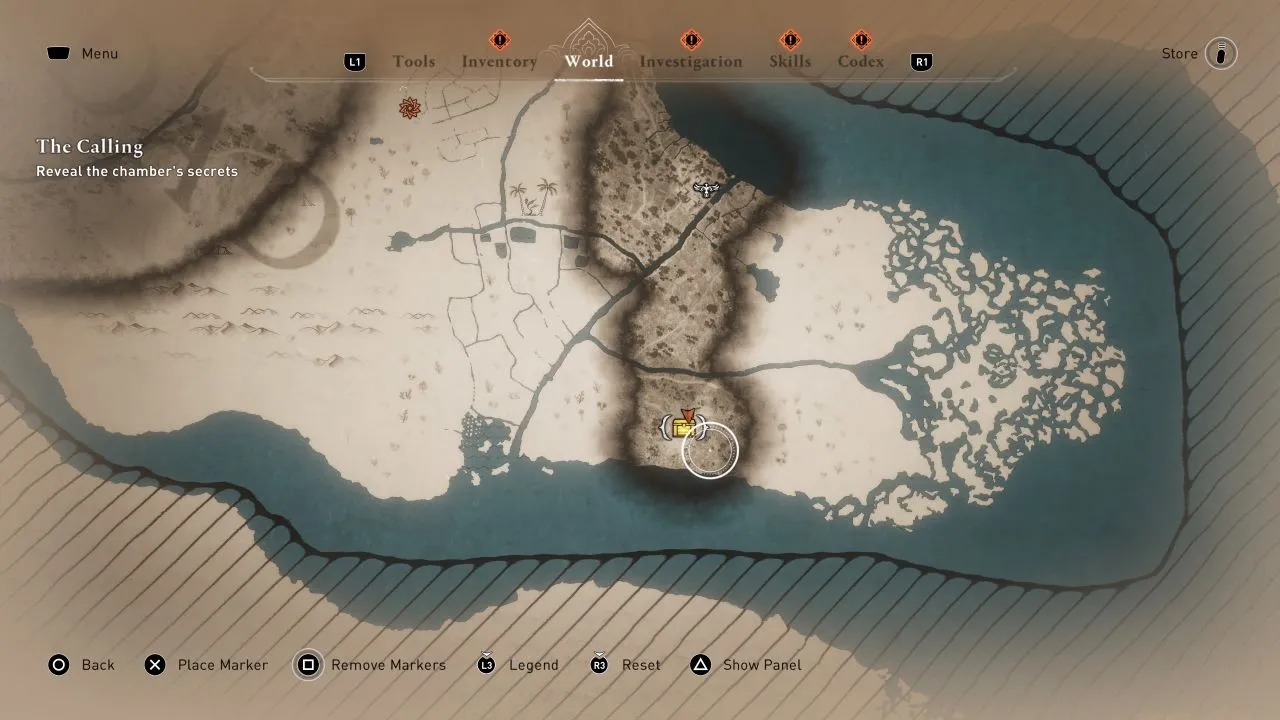This screenshot has height=720, width=1280.
Task: Click the circle Back button icon
Action: [x=59, y=665]
